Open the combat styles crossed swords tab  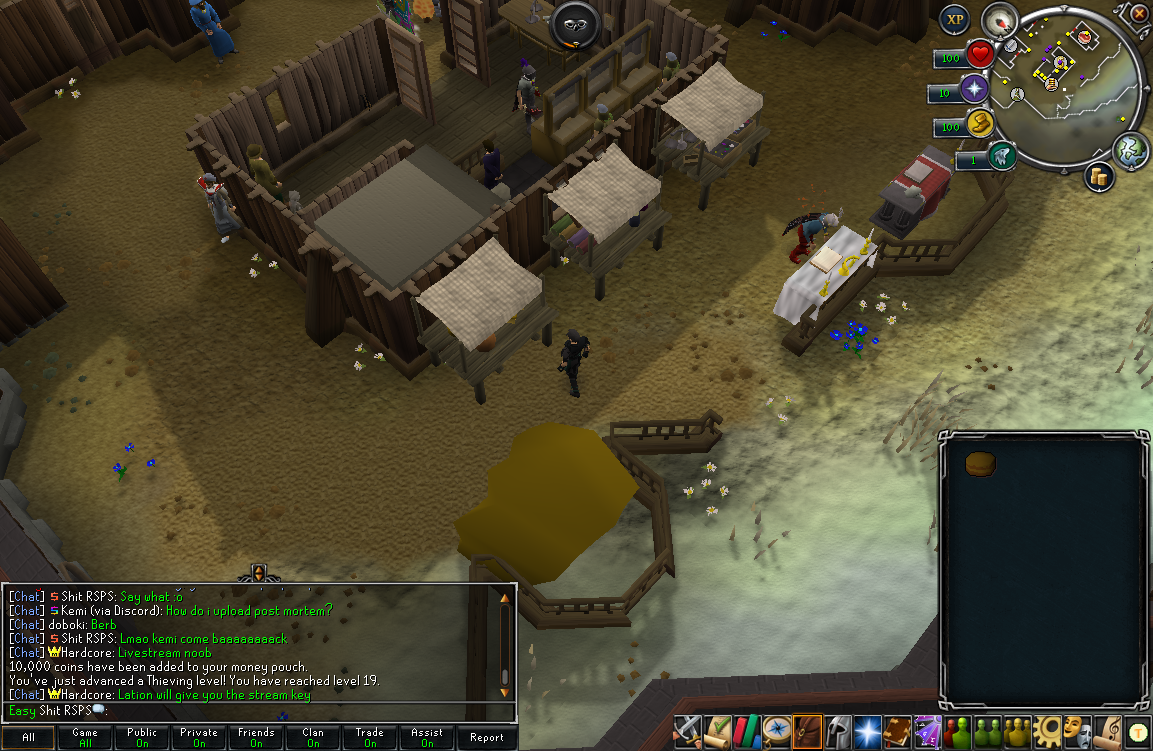688,732
